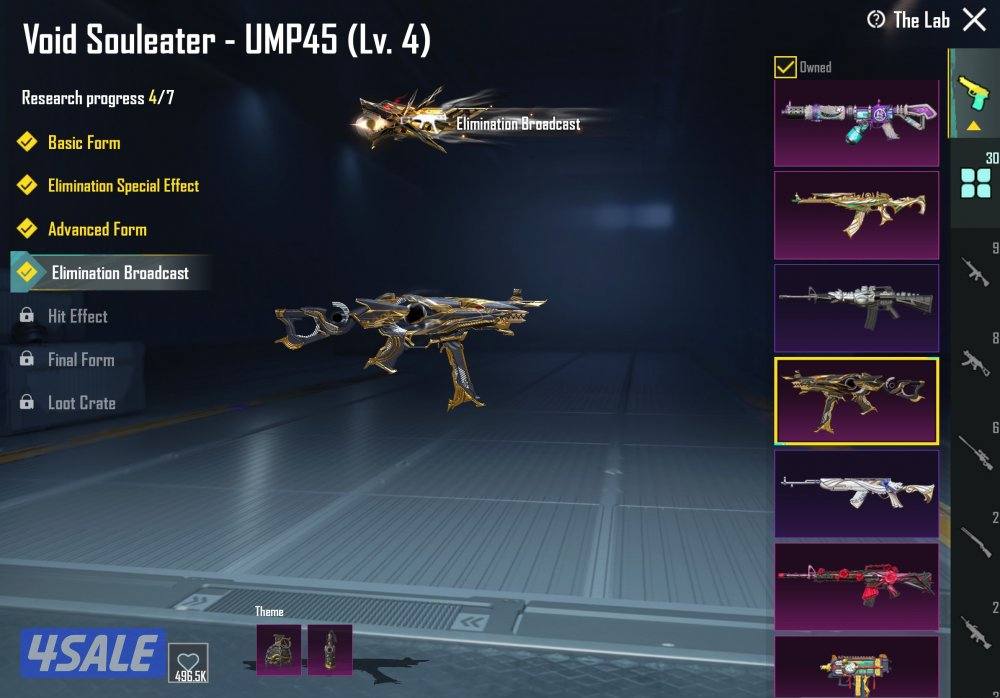The width and height of the screenshot is (1000, 698).
Task: Pick the red rose rifle skin
Action: [x=856, y=586]
